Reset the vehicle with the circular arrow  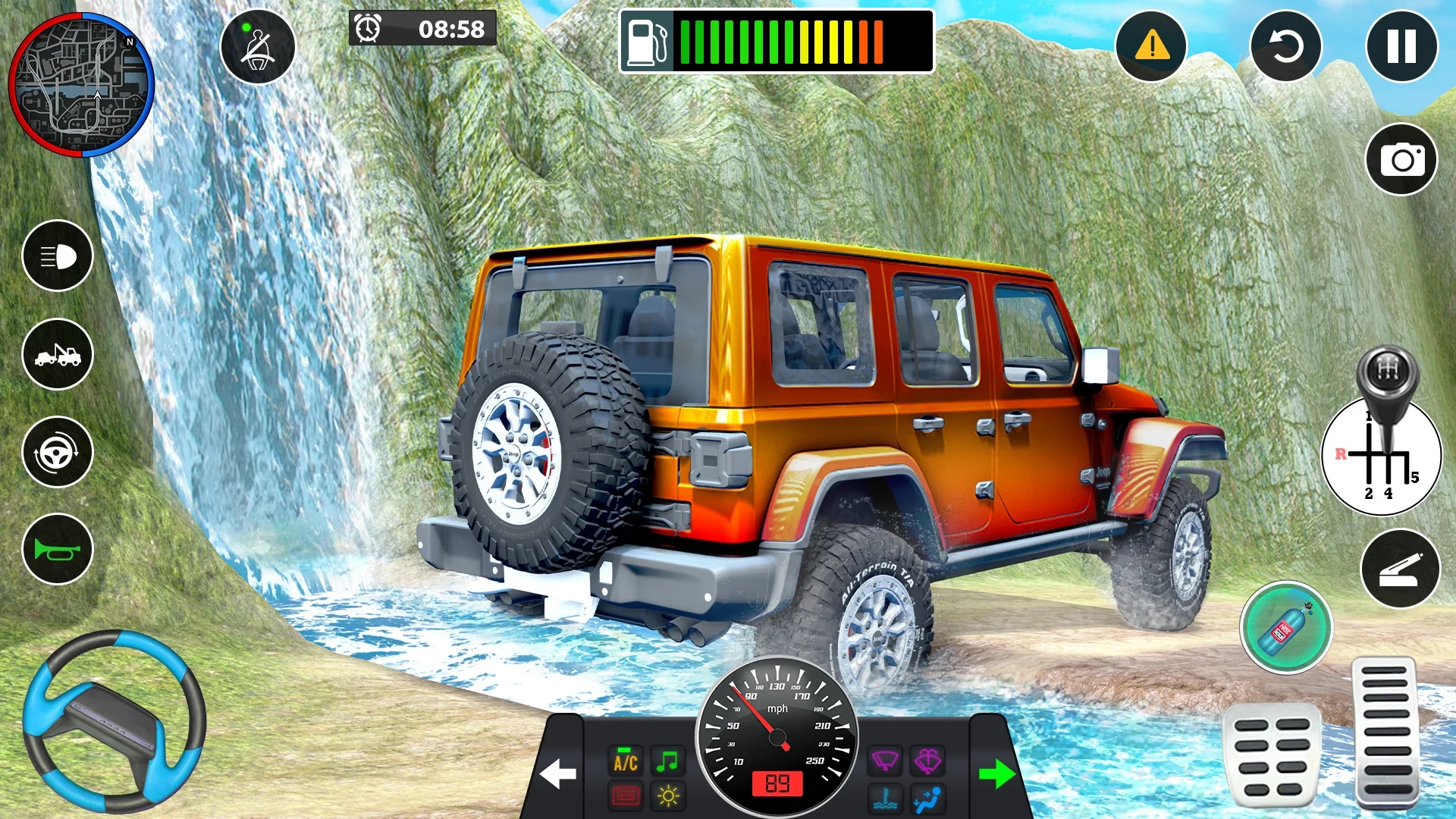[x=1285, y=46]
